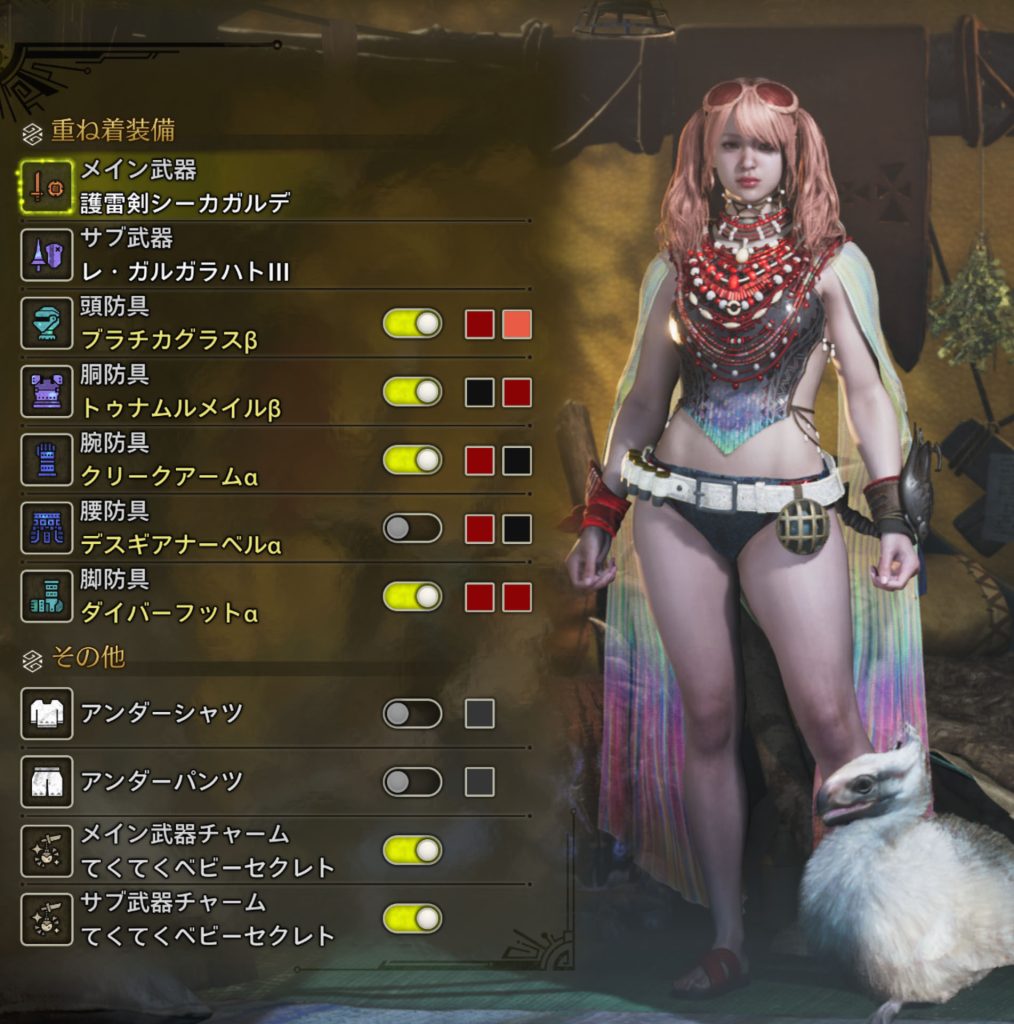The width and height of the screenshot is (1014, 1024).
Task: Toggle arm armor クリークアームα visibility
Action: (412, 460)
